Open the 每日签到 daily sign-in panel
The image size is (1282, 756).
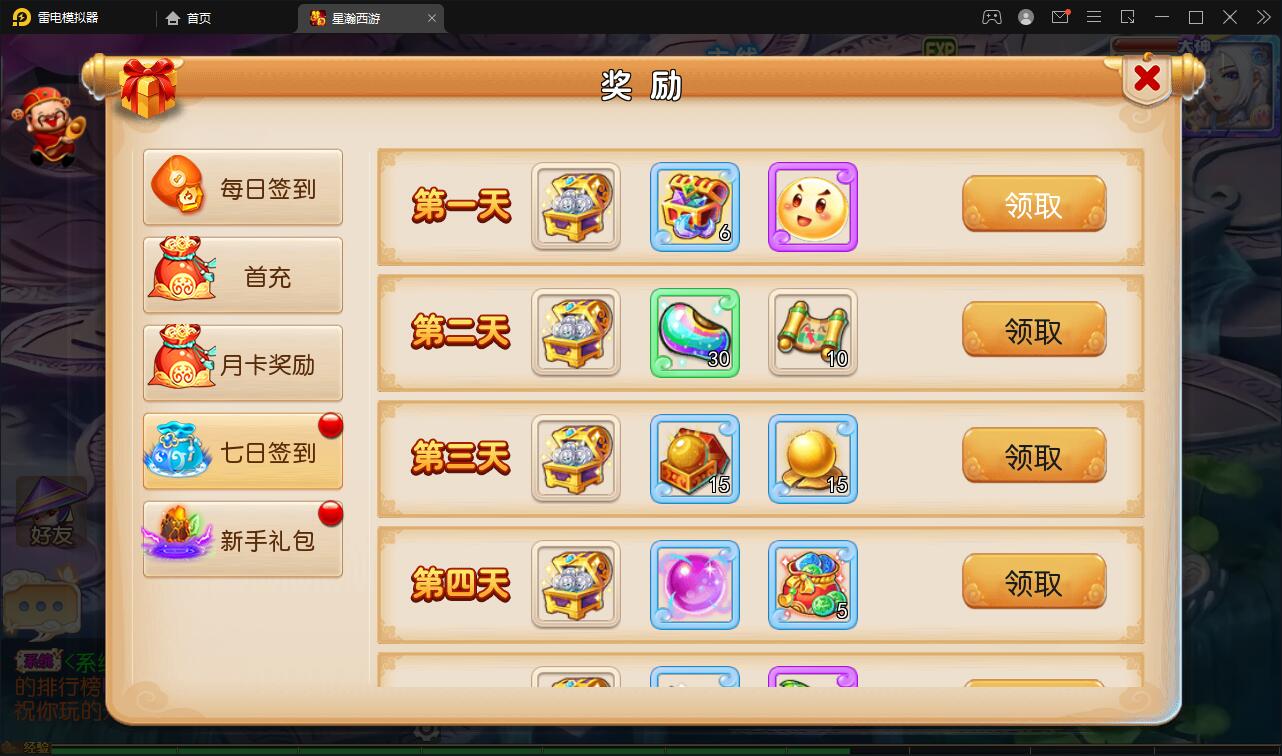coord(242,187)
